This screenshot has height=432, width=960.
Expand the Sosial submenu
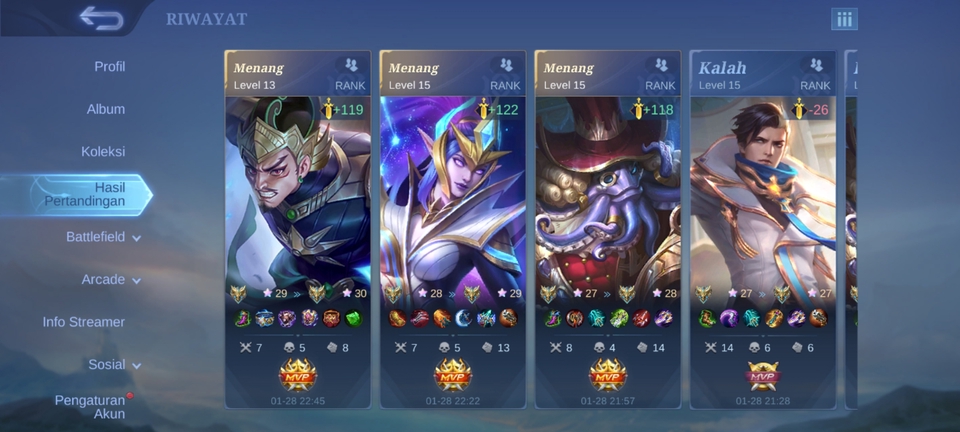pos(113,365)
